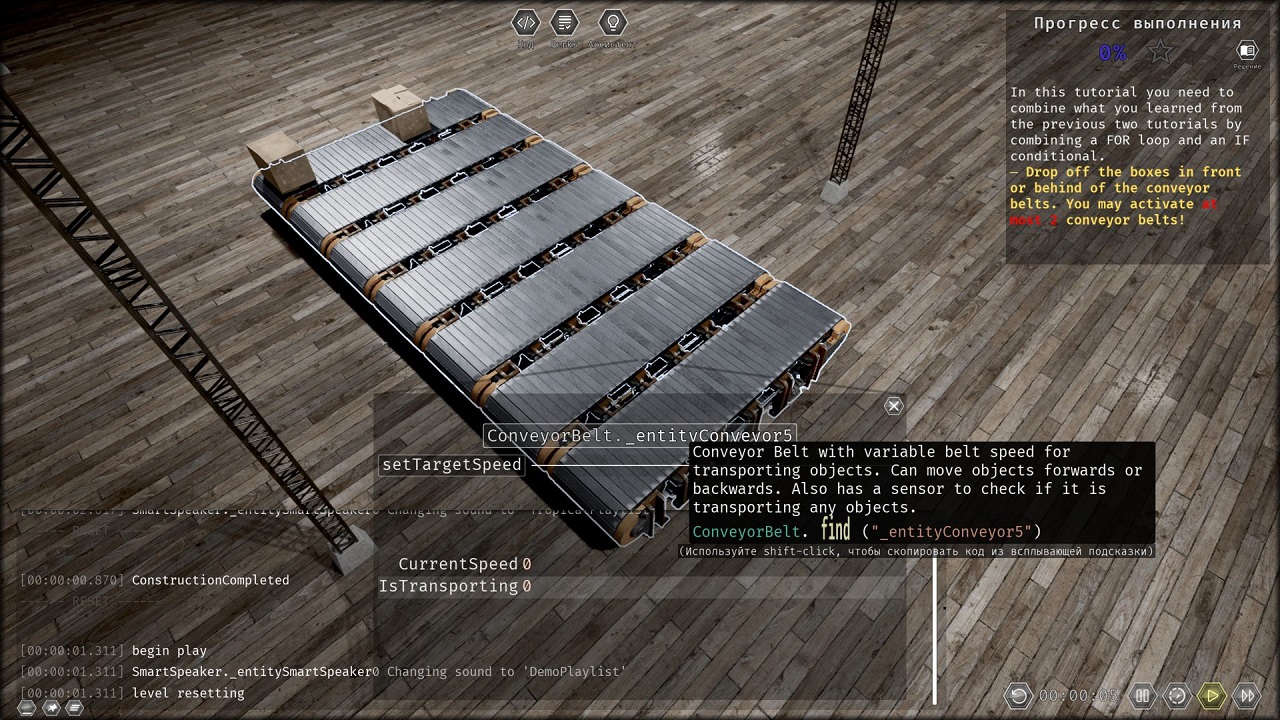Pause the running simulation
This screenshot has width=1280, height=720.
[1143, 695]
